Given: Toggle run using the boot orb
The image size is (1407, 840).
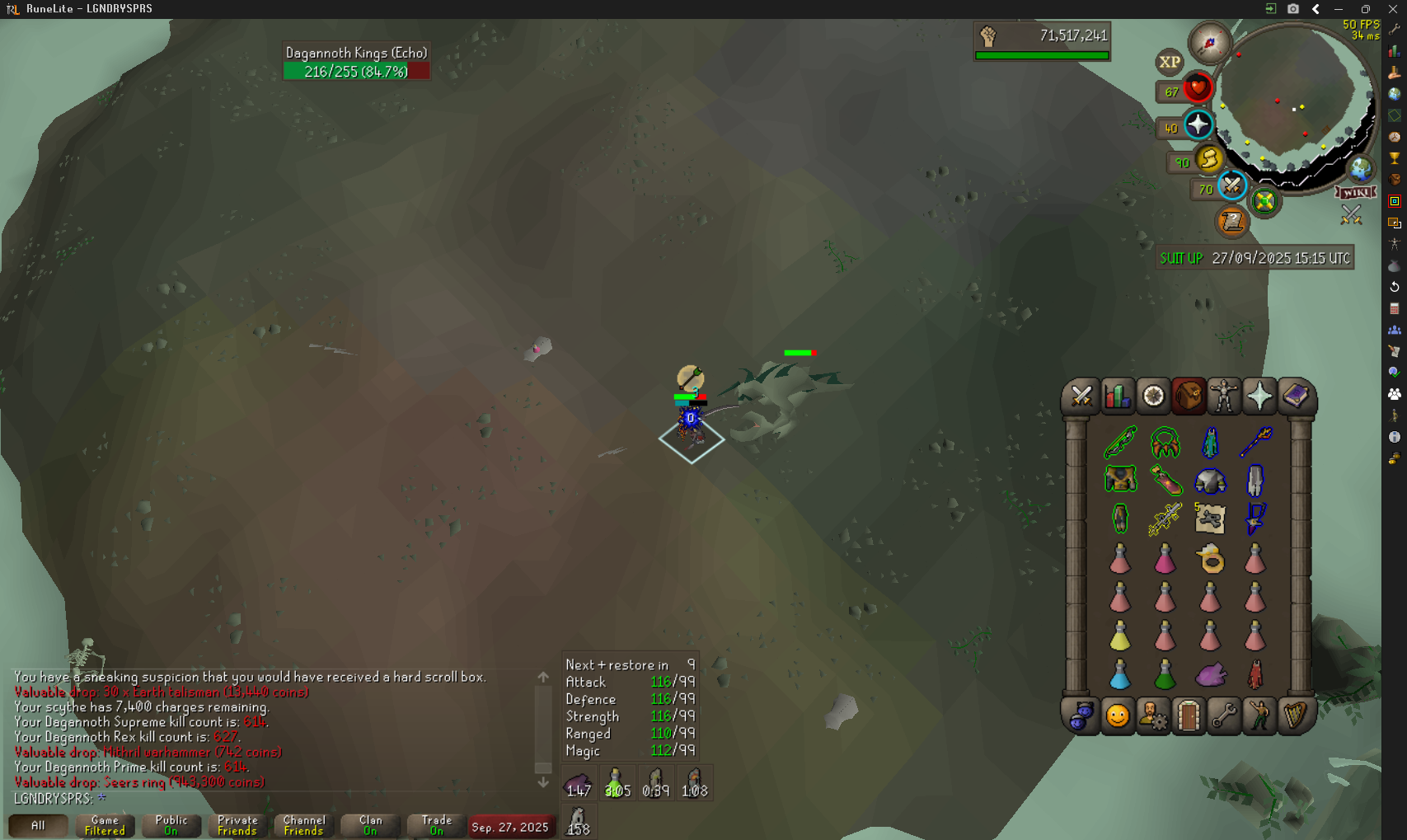Looking at the screenshot, I should point(1209,158).
